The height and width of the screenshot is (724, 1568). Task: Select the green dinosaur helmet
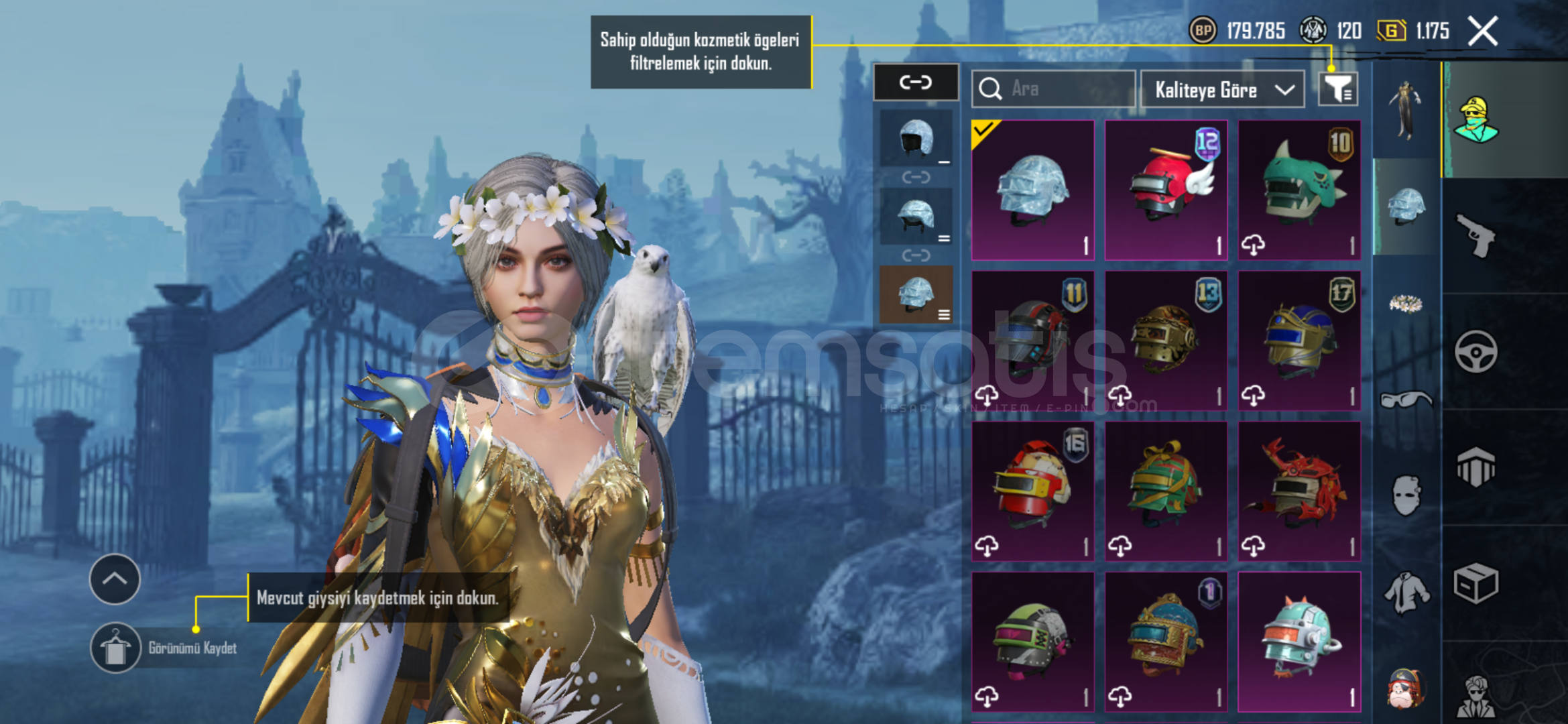click(1299, 190)
